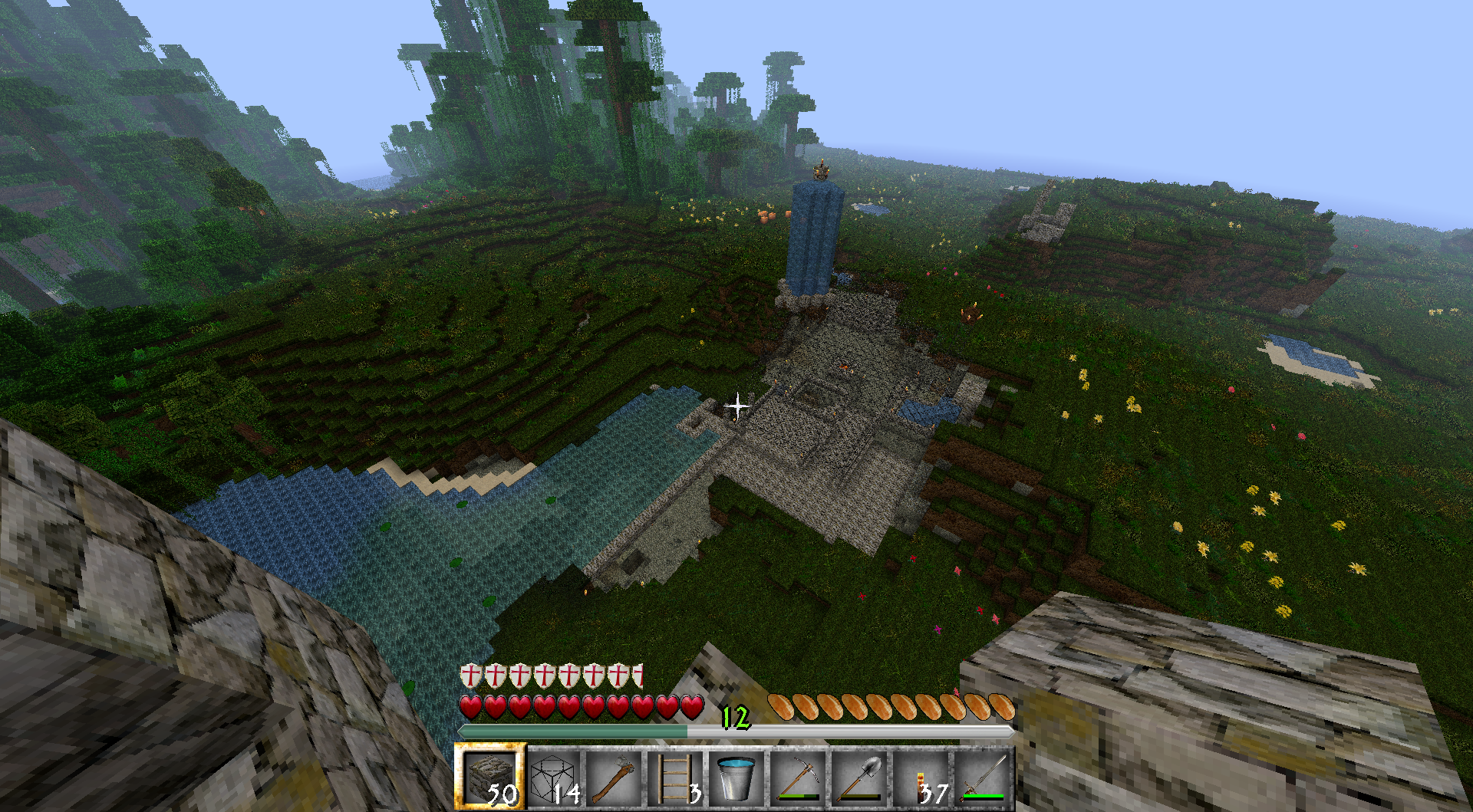The width and height of the screenshot is (1473, 812).
Task: Pick the water bucket slot
Action: click(736, 777)
